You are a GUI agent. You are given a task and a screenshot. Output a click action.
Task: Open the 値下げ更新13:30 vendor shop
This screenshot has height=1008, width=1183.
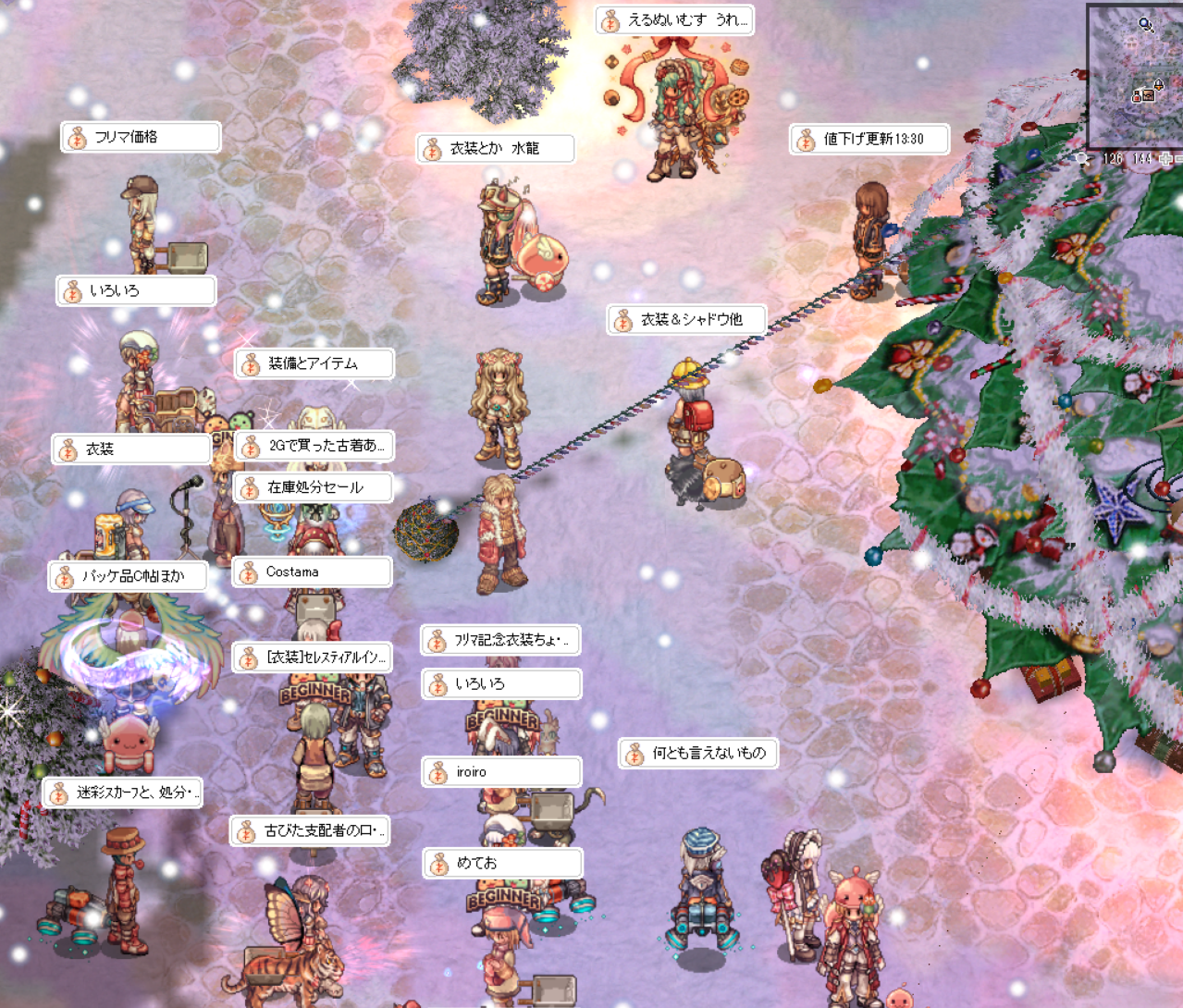tap(870, 139)
